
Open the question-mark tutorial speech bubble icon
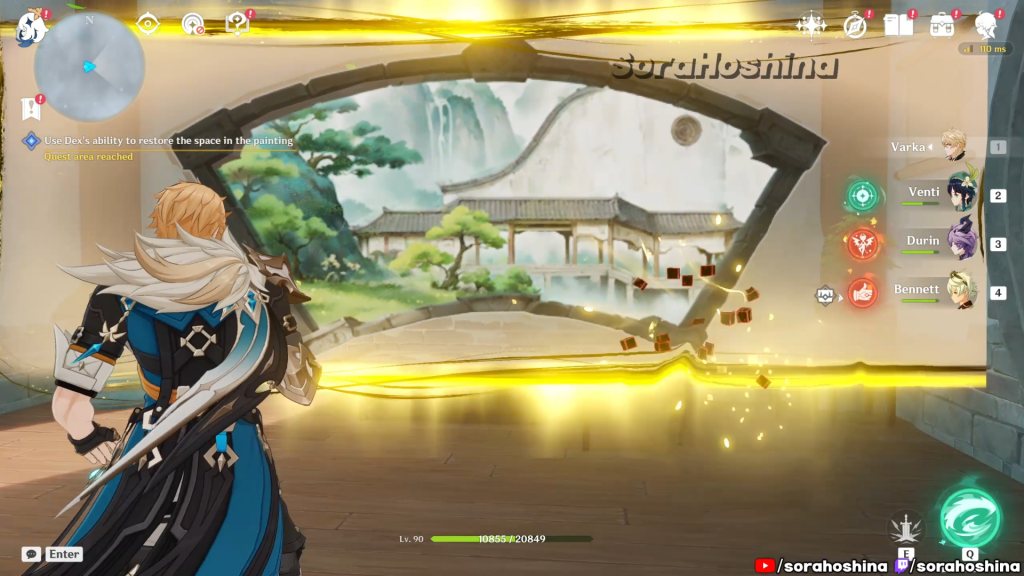point(237,23)
